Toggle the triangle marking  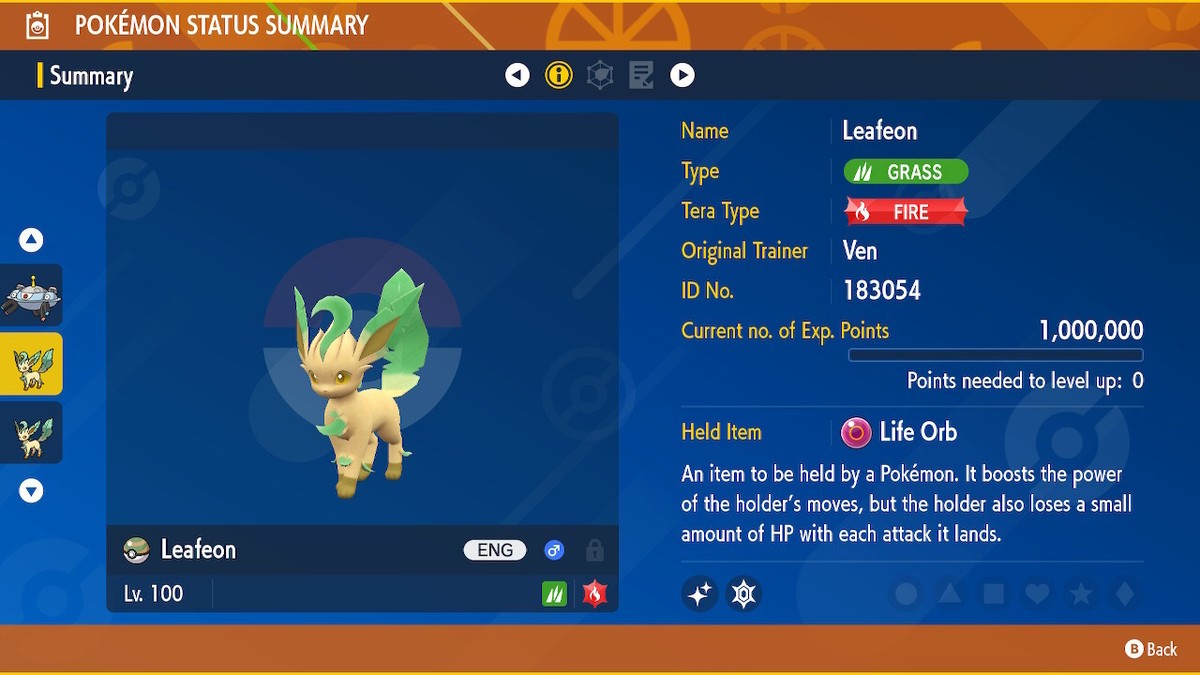(x=950, y=594)
